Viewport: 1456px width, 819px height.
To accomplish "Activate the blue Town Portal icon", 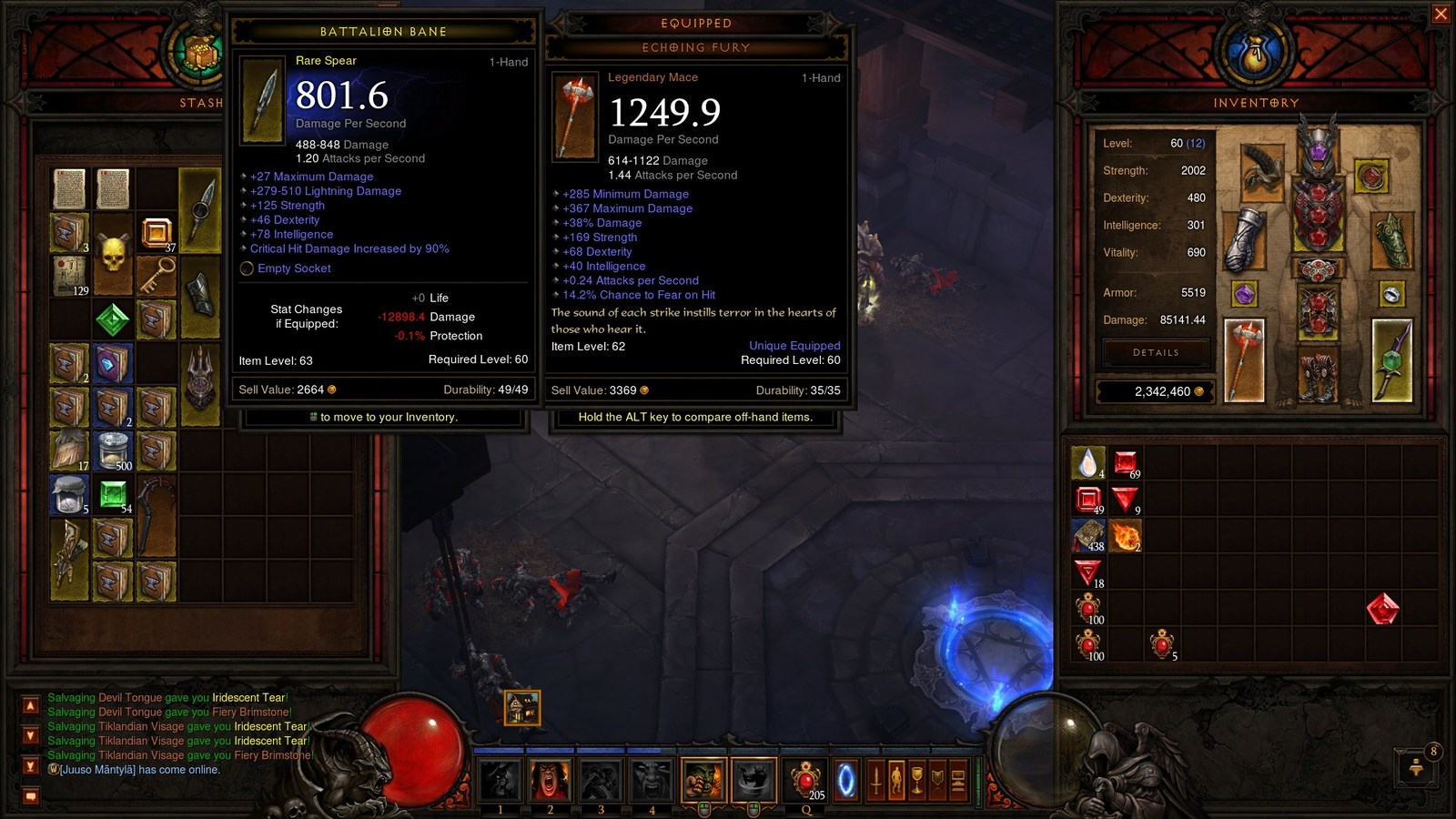I will pos(845,781).
